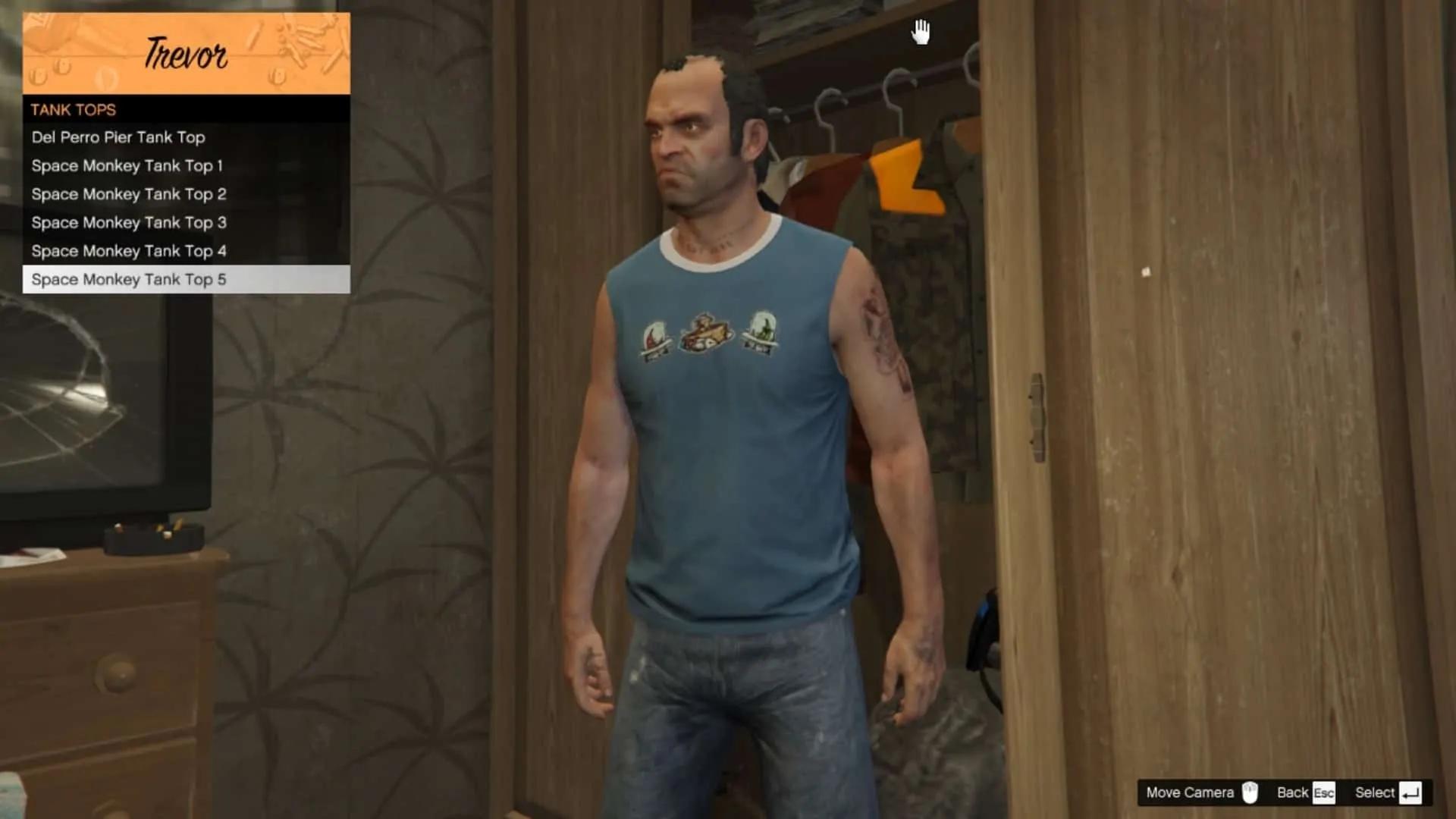Click the mouse icon beside Move Camera

[1250, 793]
